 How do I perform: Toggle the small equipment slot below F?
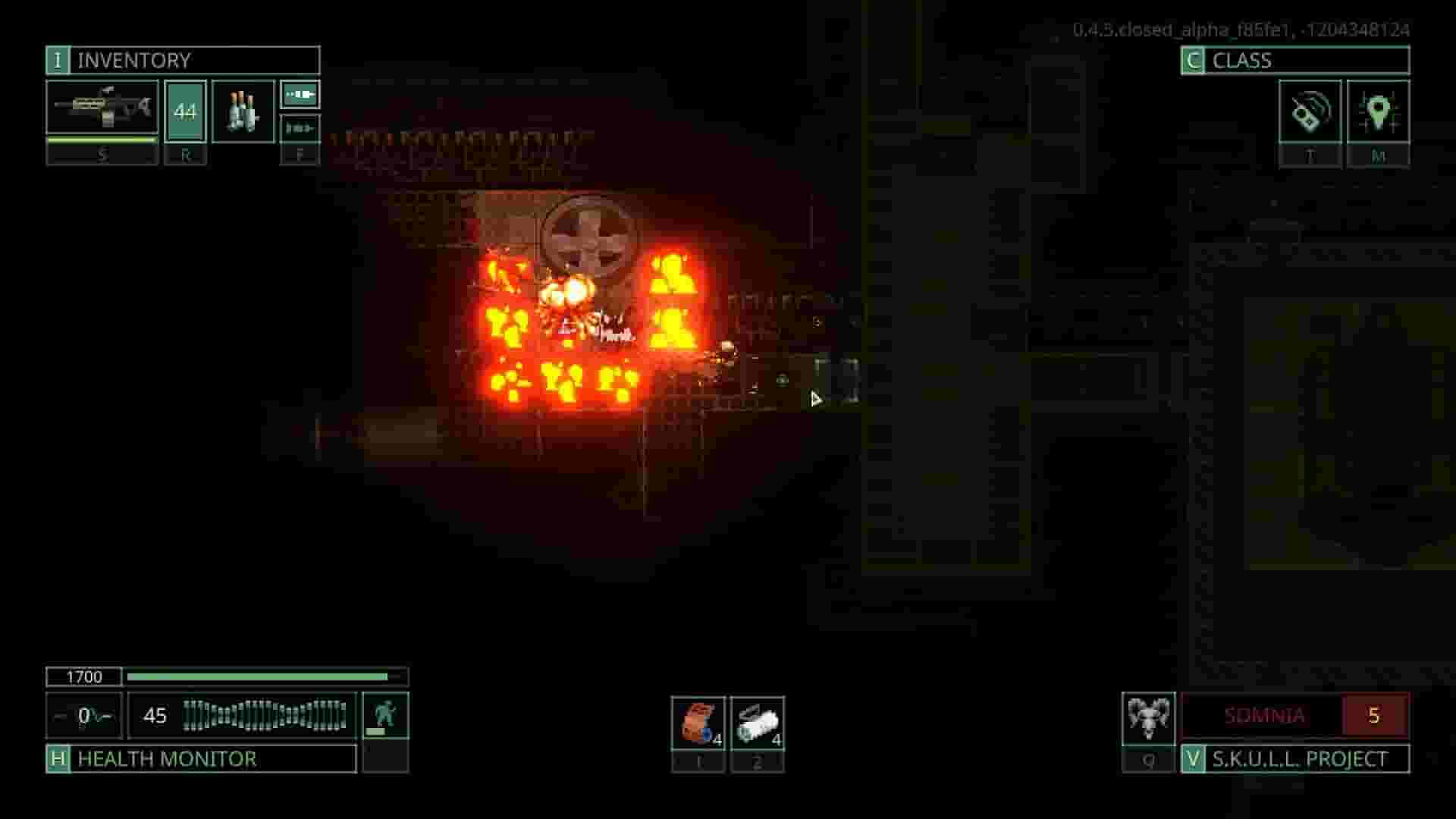coord(300,129)
